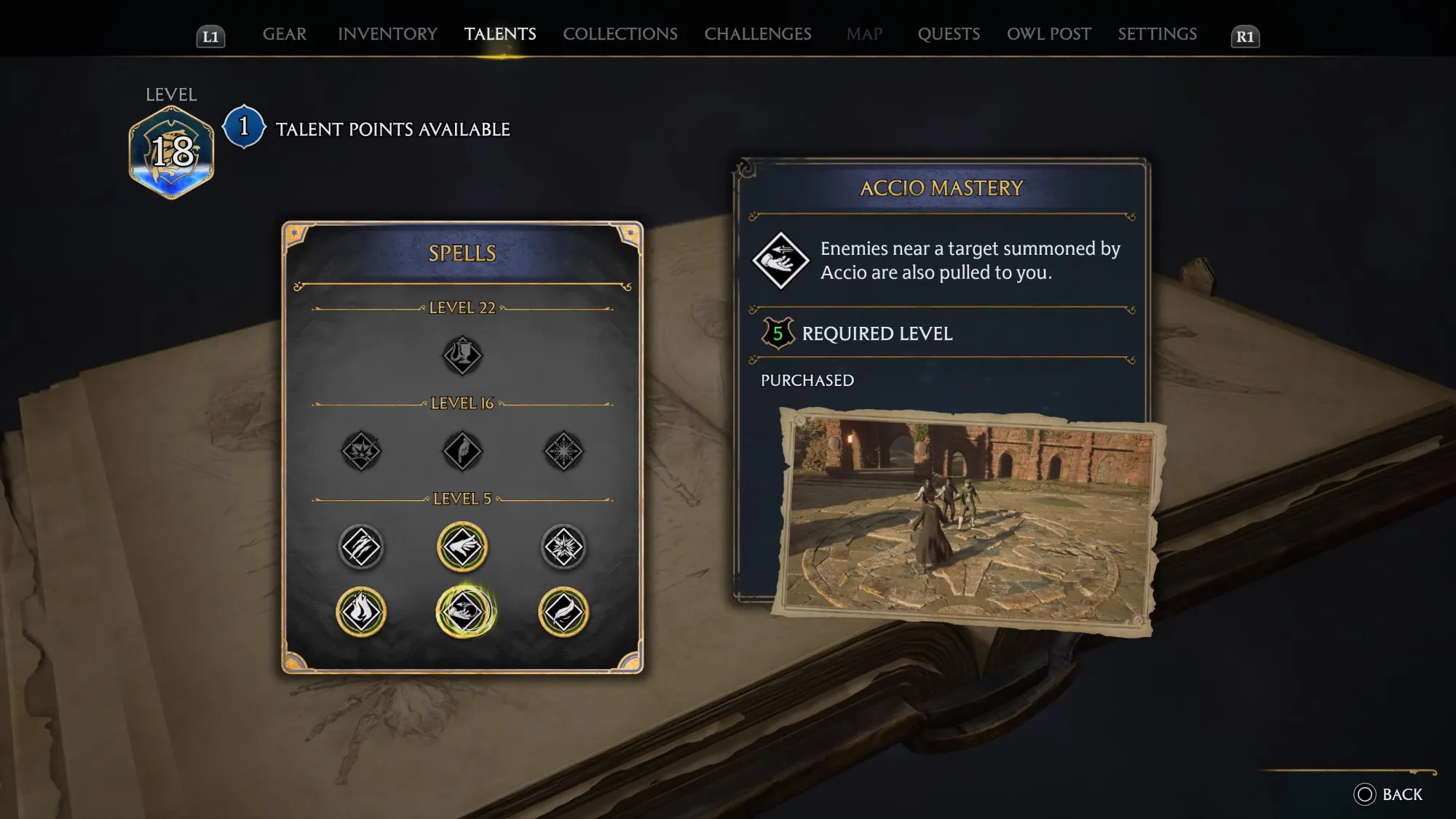The image size is (1456, 819).
Task: Select the goblet talent under Level 22
Action: coord(462,355)
